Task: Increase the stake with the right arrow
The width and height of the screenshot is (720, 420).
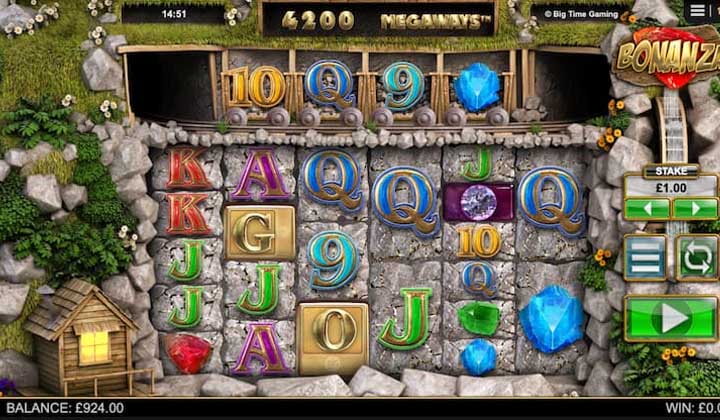Action: coord(695,209)
